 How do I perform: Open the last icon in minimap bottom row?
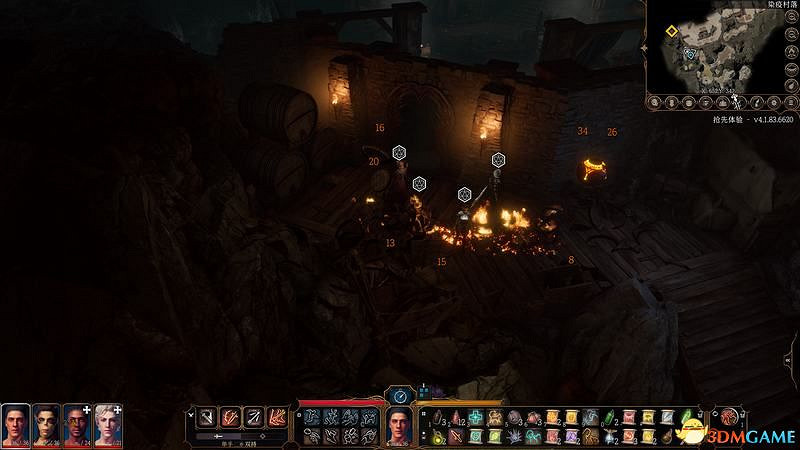click(x=789, y=102)
